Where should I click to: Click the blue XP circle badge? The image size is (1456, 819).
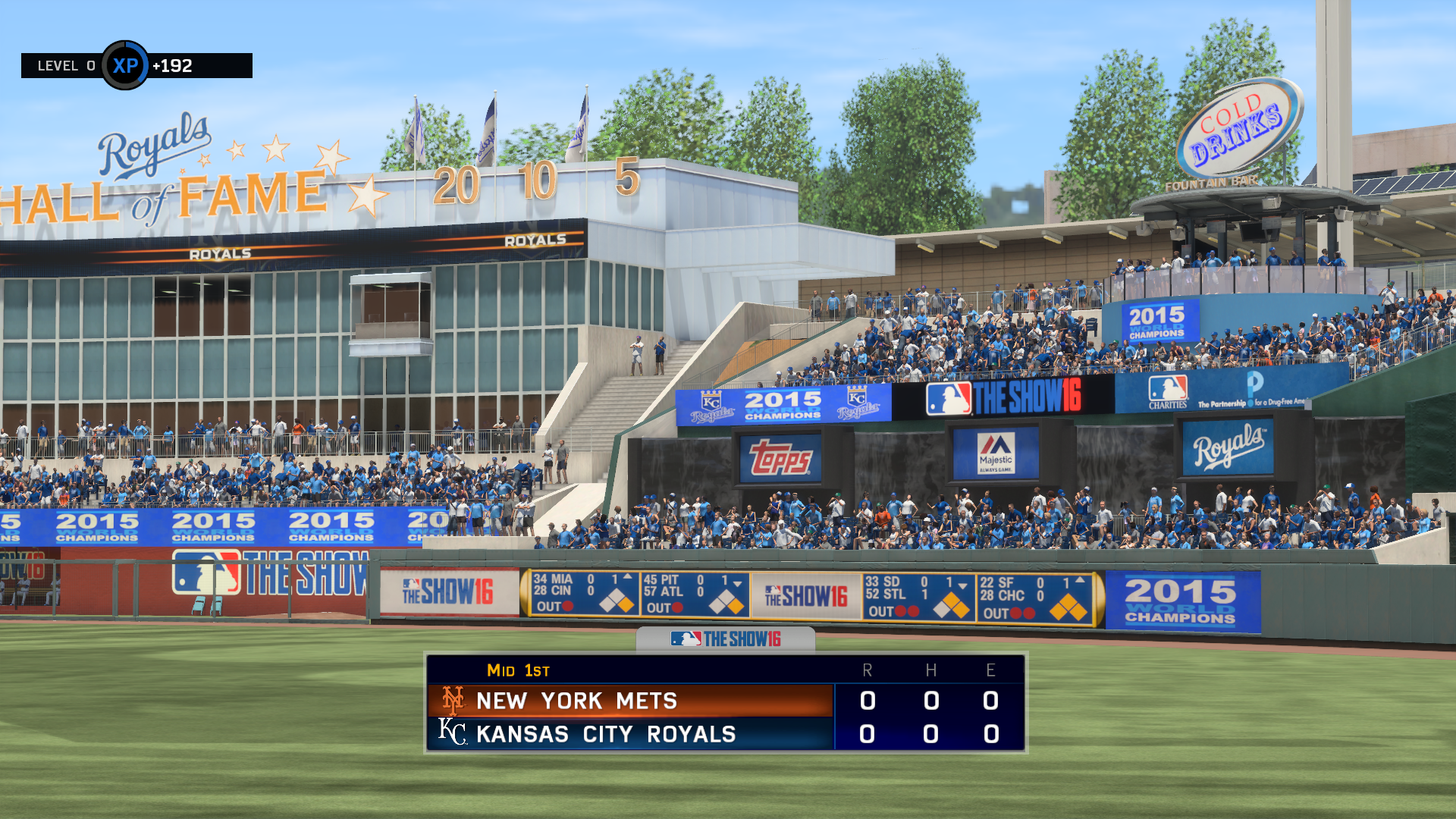click(127, 66)
